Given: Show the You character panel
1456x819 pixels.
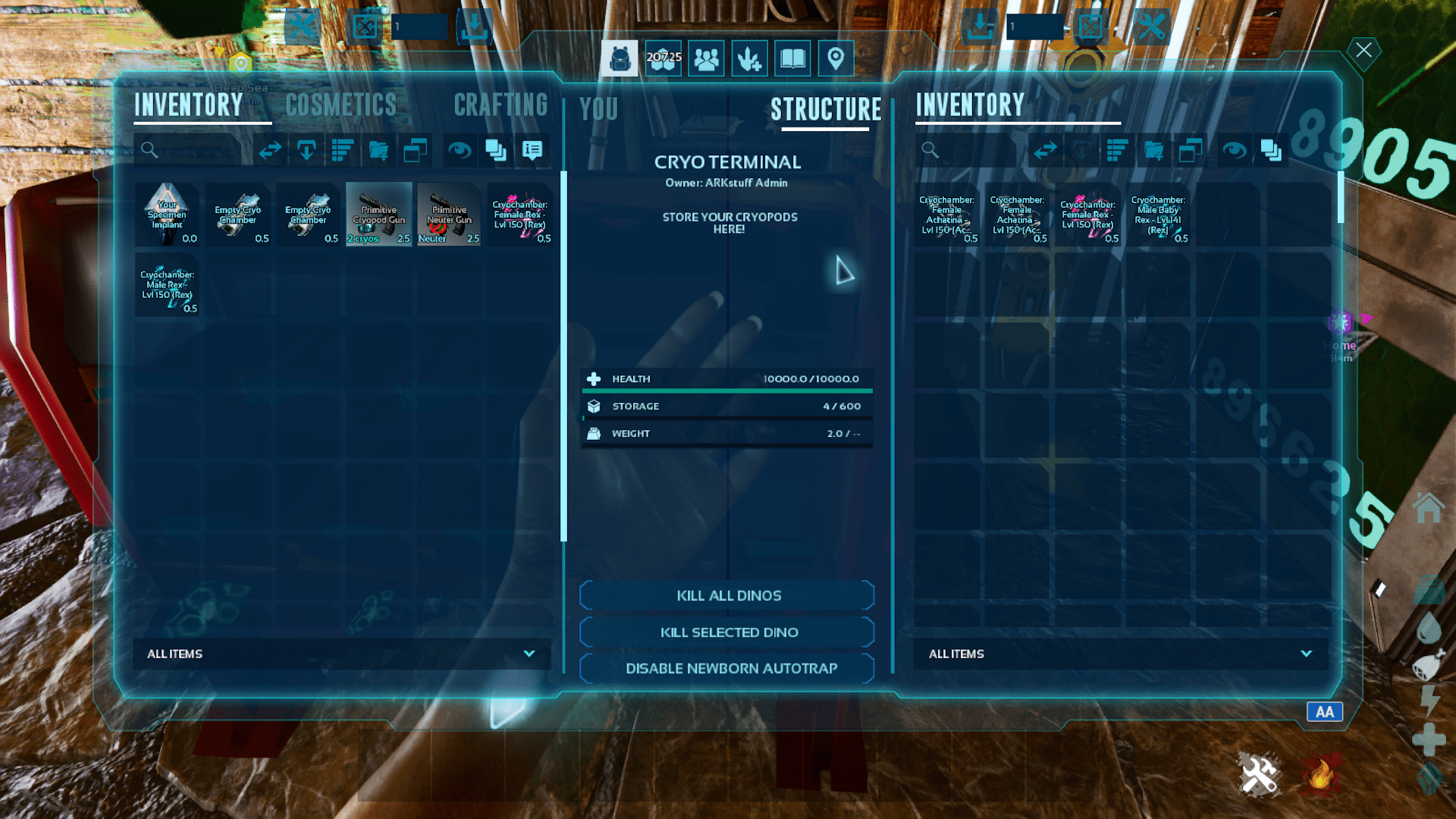Looking at the screenshot, I should click(x=599, y=109).
